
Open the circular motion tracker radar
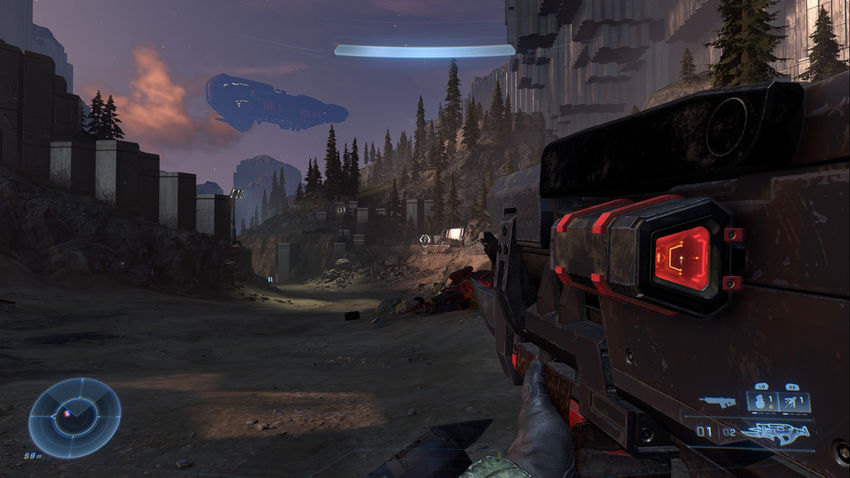pos(75,417)
